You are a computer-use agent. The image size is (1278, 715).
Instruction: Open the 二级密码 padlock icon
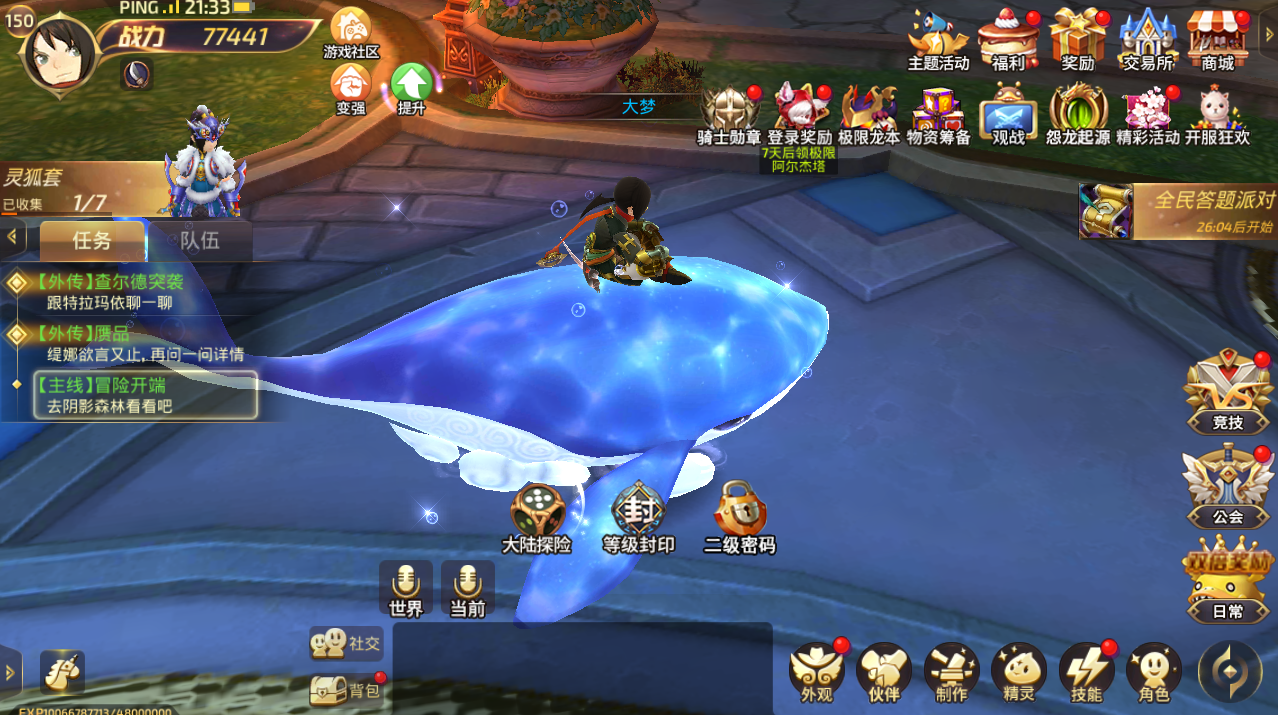[740, 517]
